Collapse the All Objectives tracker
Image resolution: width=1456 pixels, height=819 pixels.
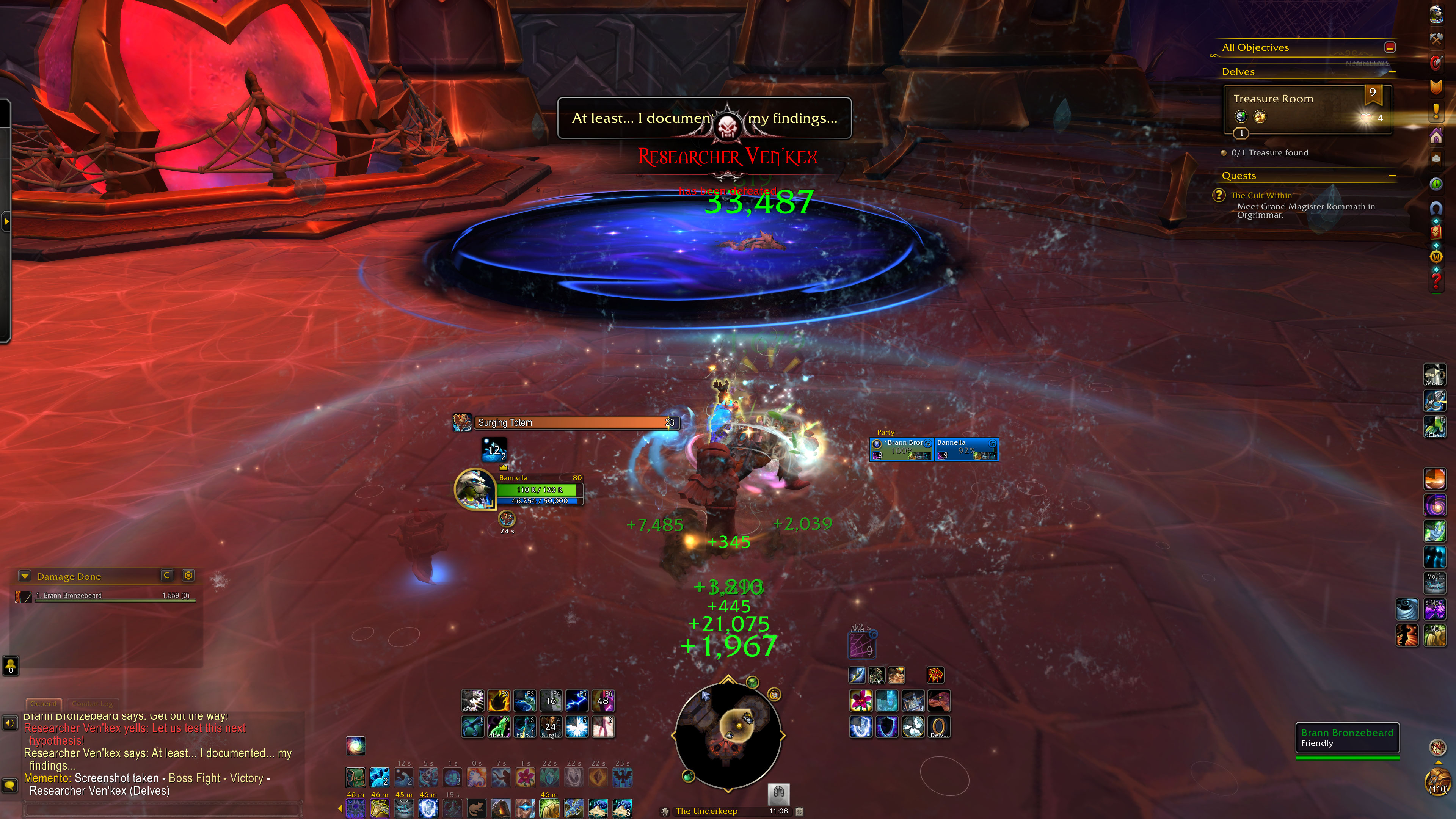point(1390,47)
